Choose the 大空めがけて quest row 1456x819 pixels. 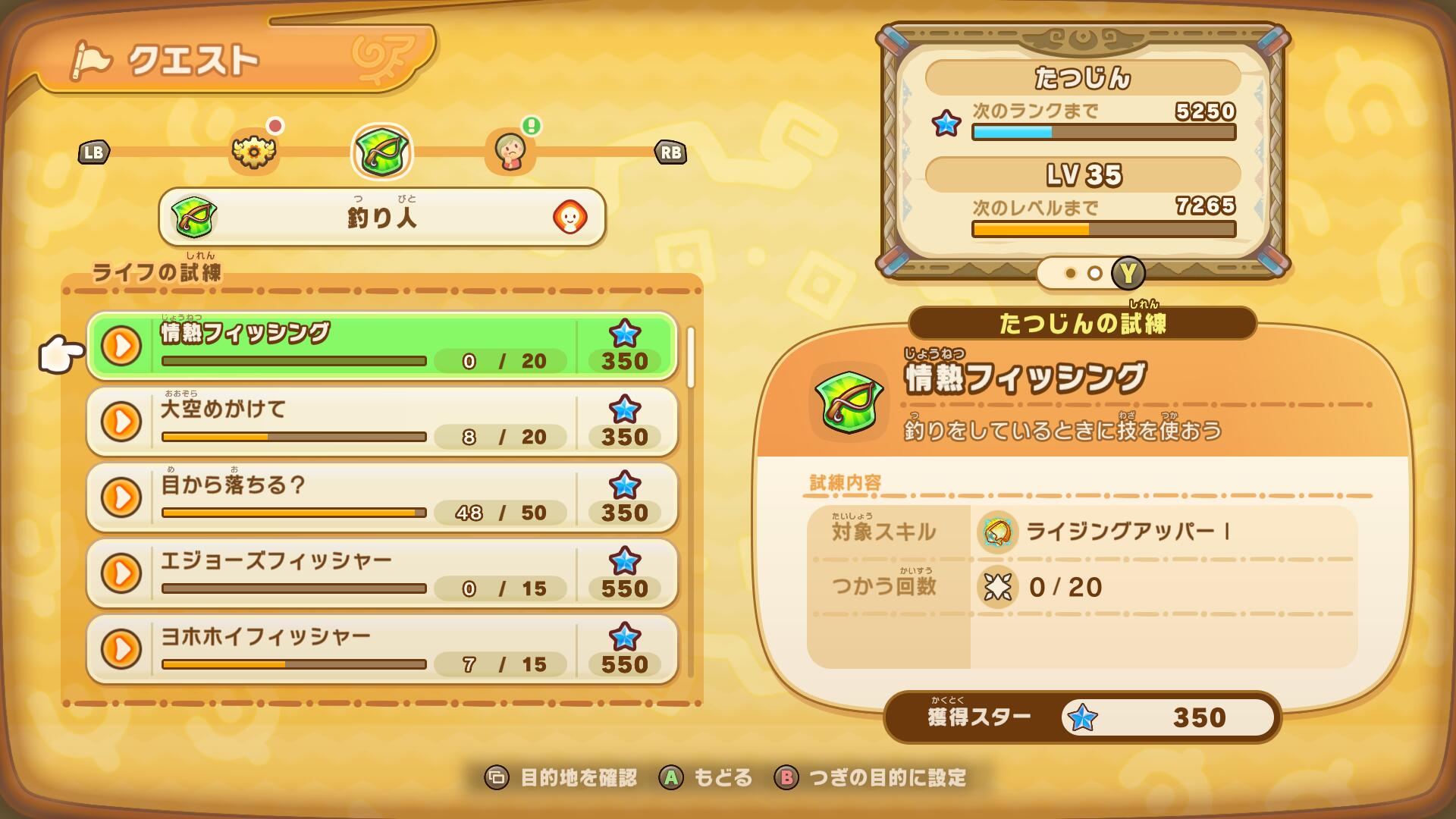click(x=381, y=422)
